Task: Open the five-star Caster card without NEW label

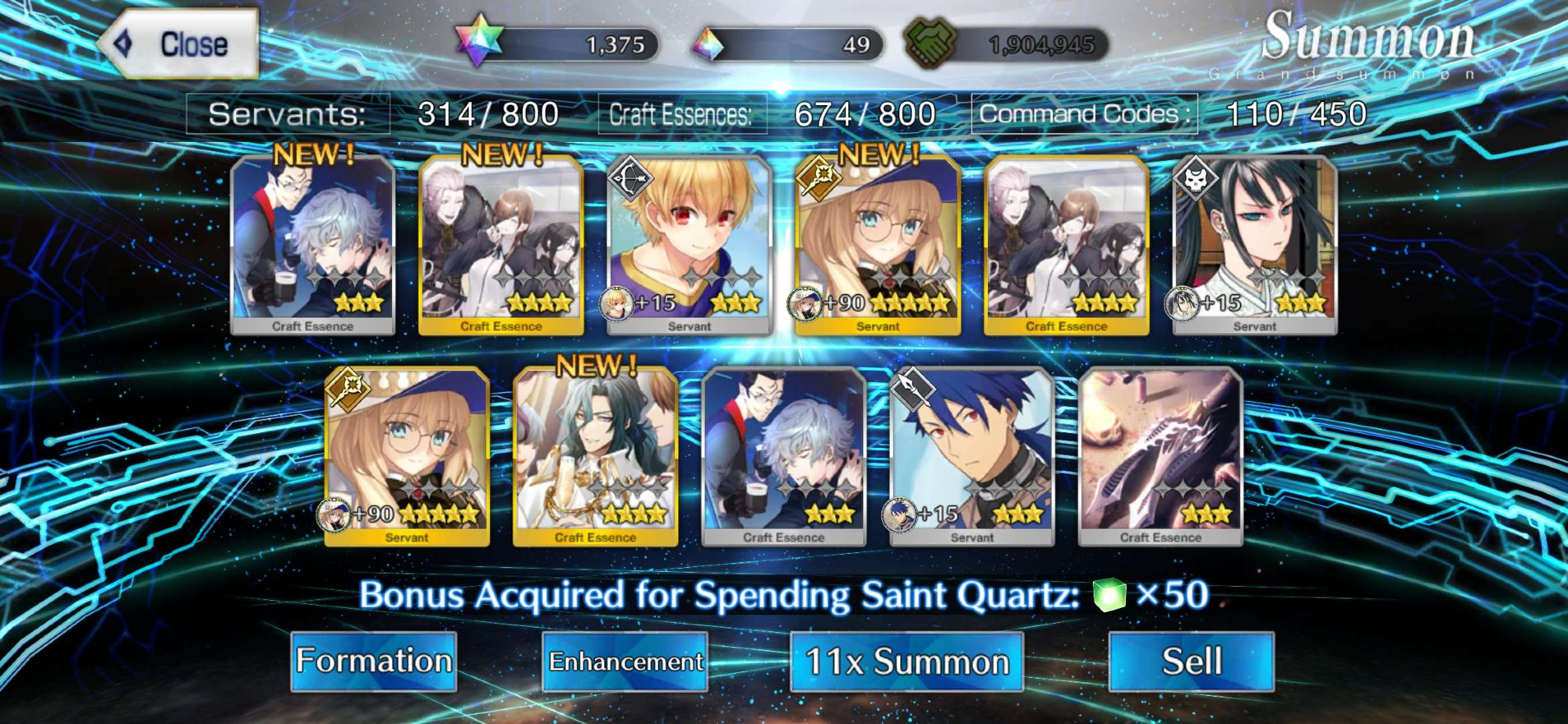Action: (407, 457)
